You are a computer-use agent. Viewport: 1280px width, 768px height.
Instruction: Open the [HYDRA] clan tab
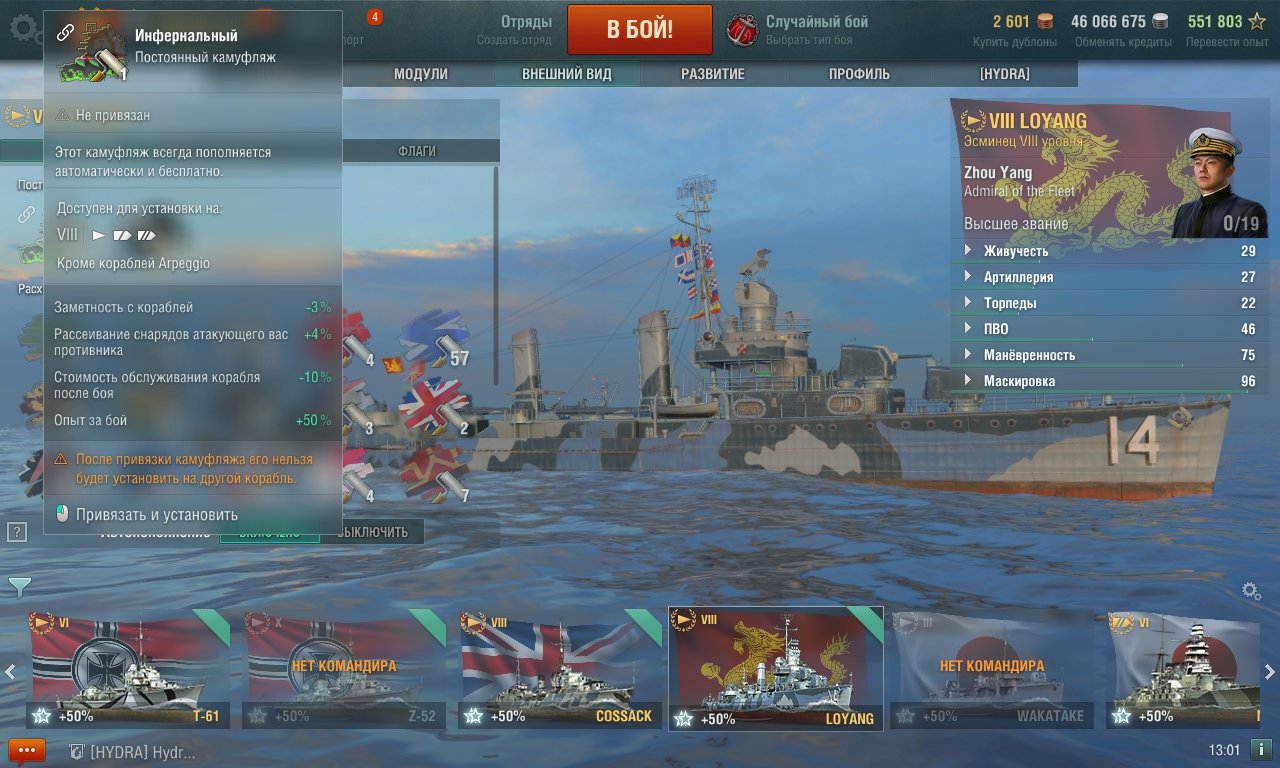[x=1004, y=74]
